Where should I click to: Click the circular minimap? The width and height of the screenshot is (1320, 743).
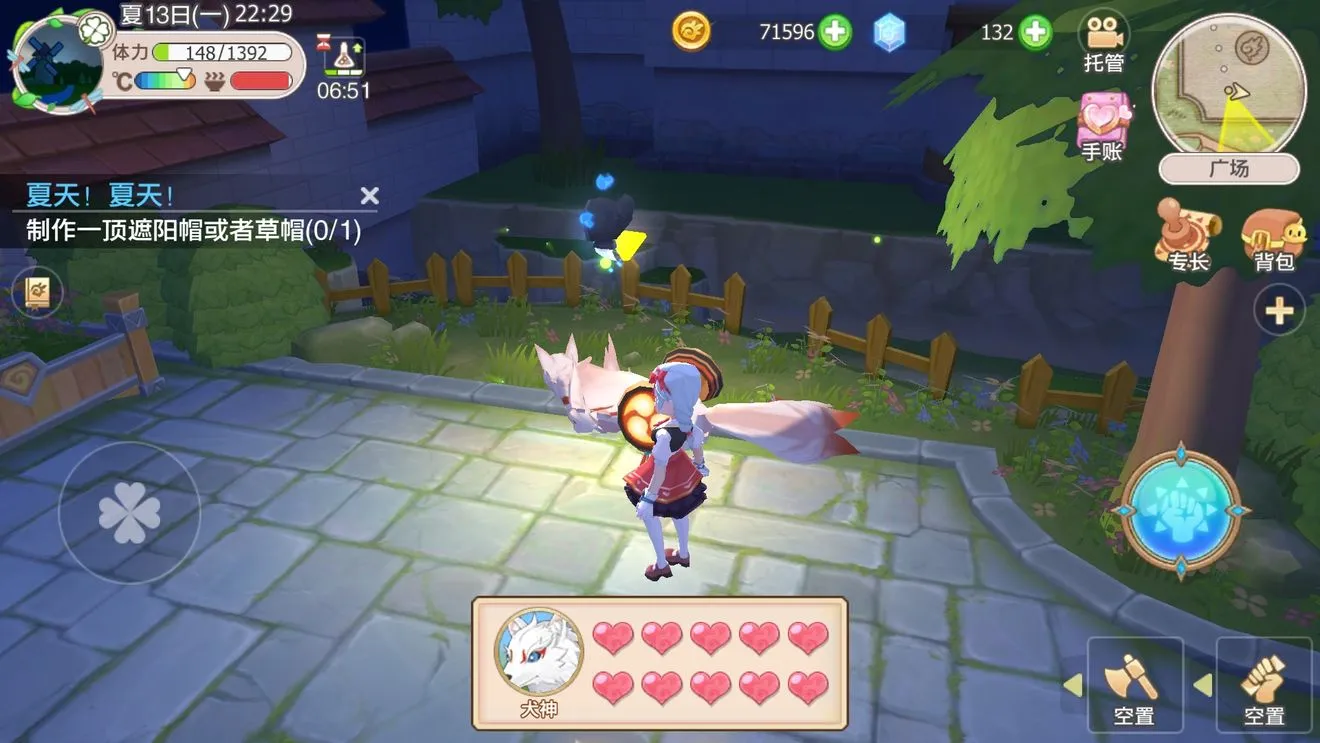(1229, 88)
